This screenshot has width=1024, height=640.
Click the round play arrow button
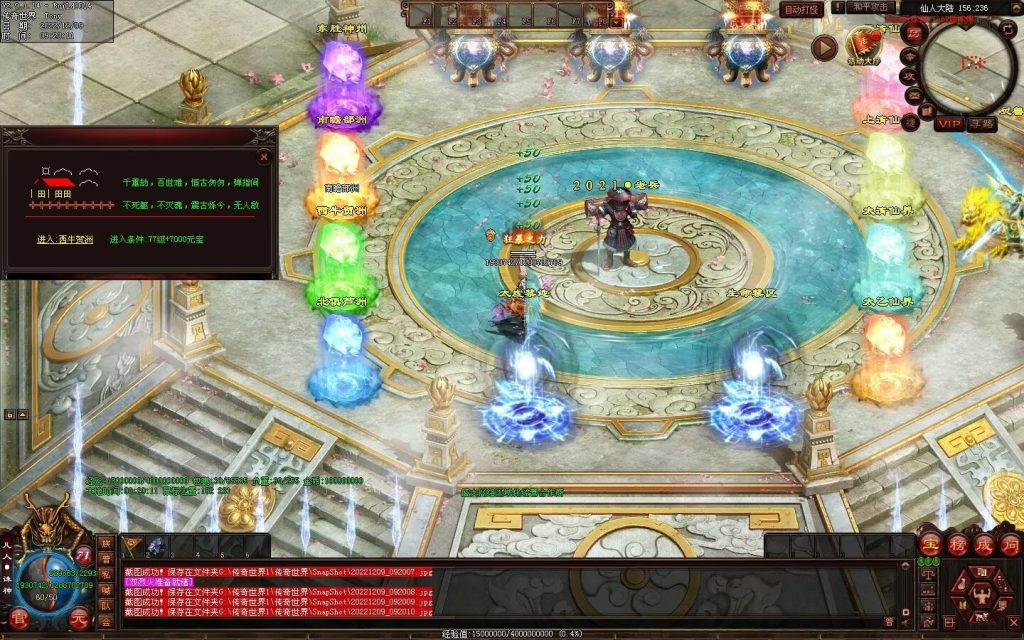[824, 47]
